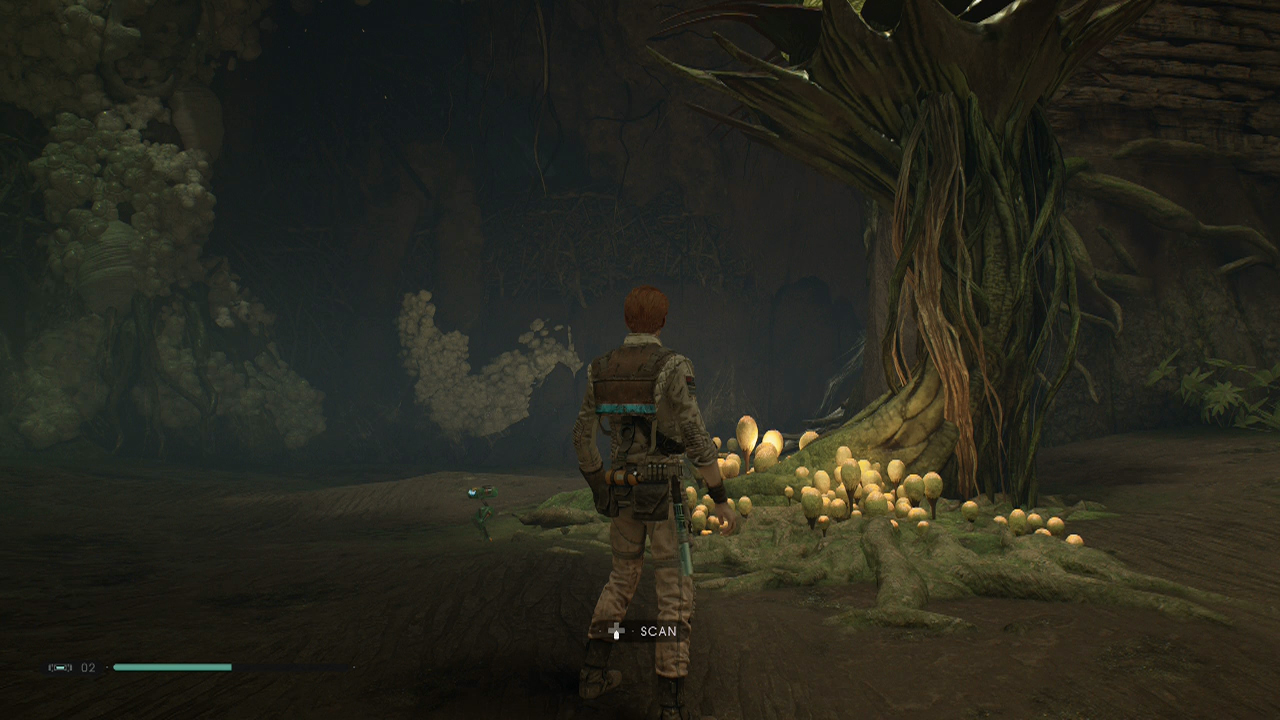The width and height of the screenshot is (1280, 720).
Task: Click the d-pad icon next to SCAN
Action: [617, 631]
